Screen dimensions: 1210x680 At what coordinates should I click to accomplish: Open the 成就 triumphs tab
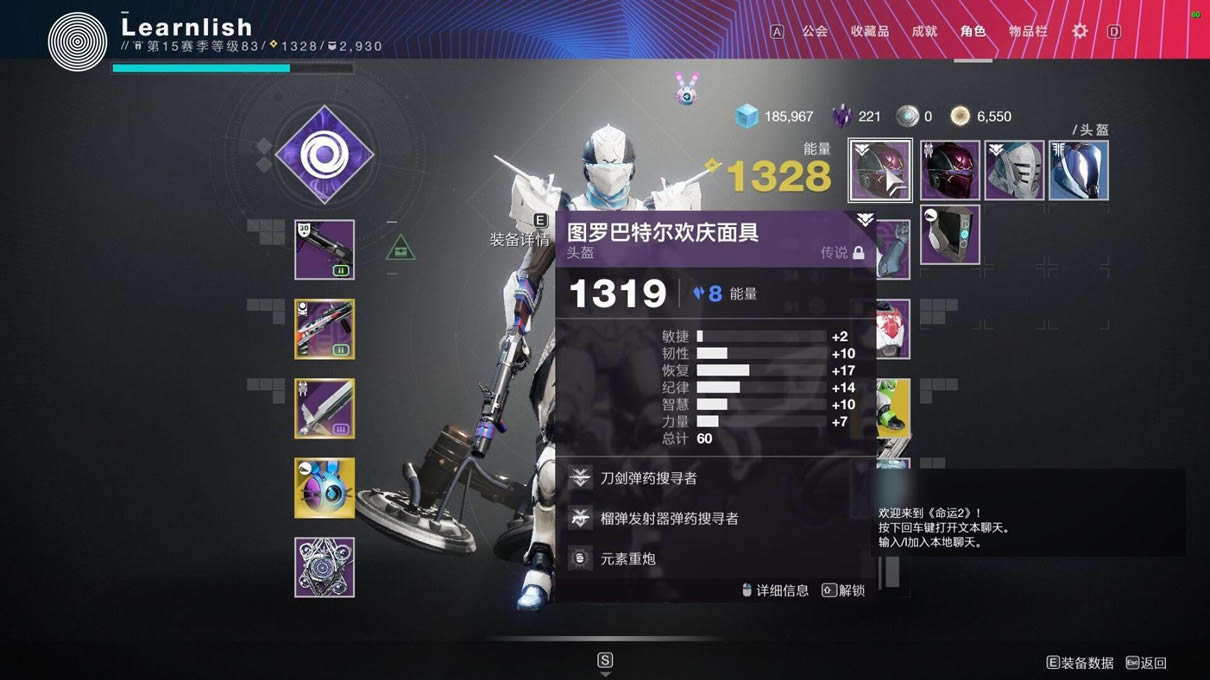pos(924,31)
